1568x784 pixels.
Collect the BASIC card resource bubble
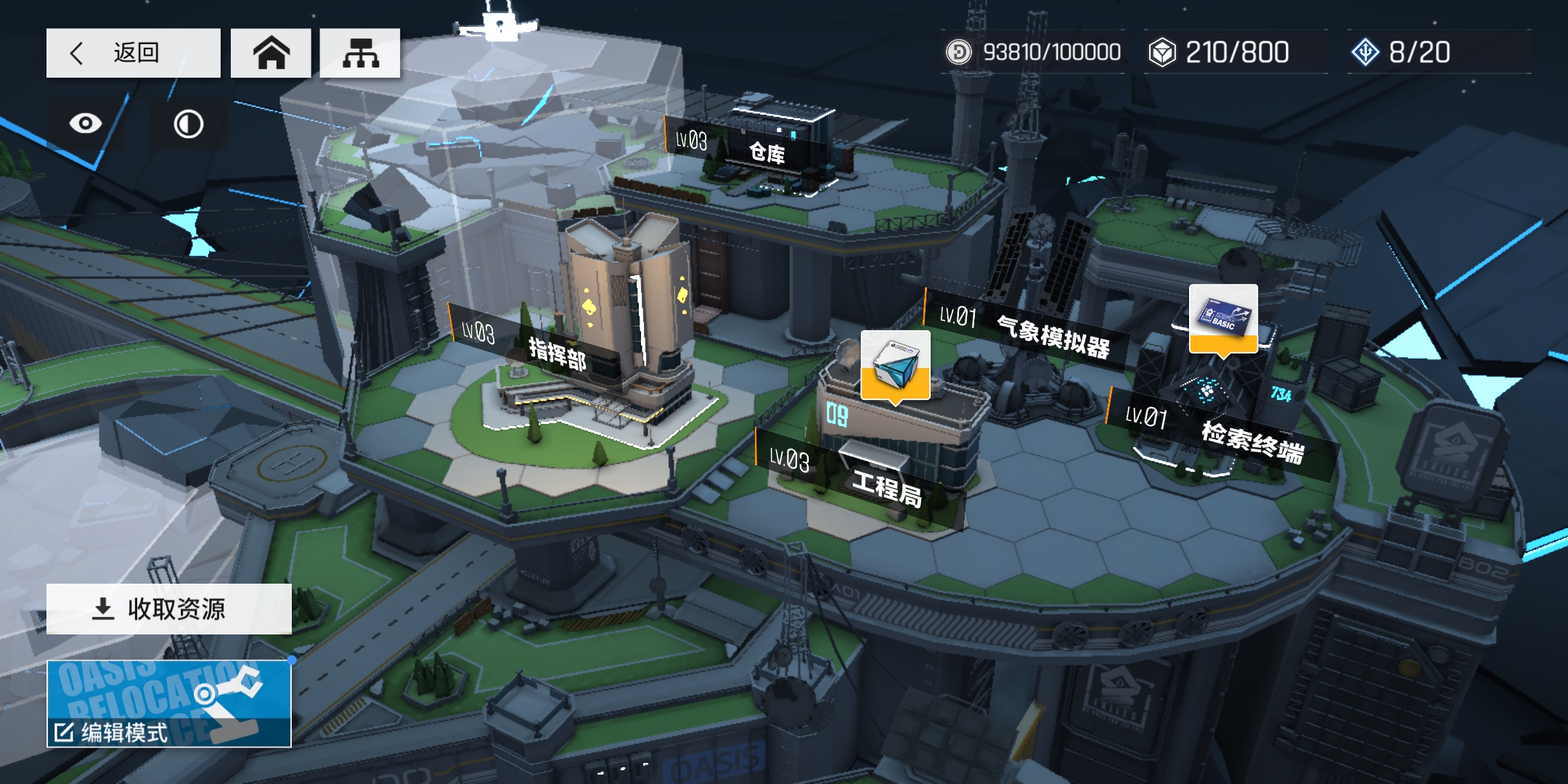[1223, 319]
